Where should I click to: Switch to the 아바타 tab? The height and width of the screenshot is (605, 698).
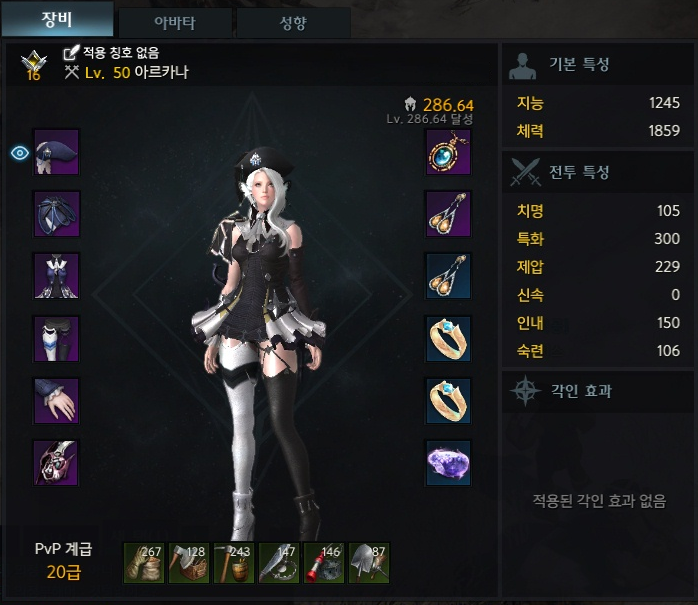click(x=175, y=22)
